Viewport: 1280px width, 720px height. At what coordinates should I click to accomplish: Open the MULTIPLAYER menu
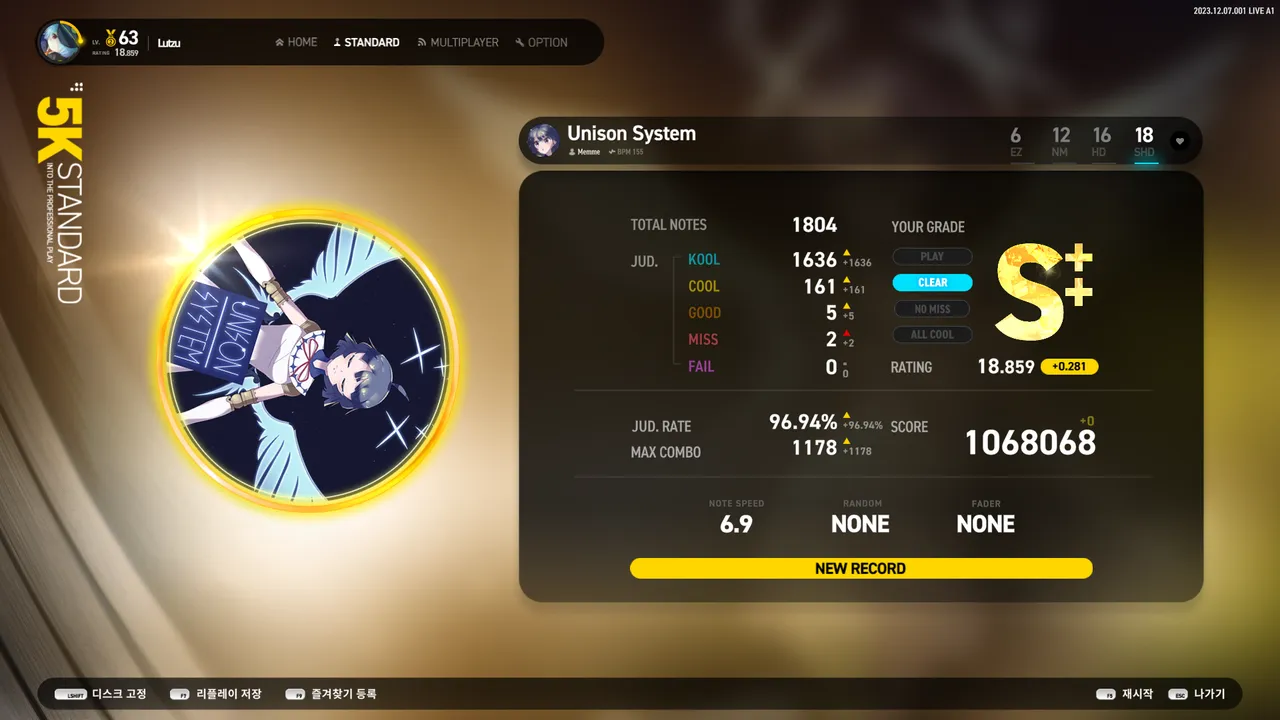click(x=458, y=42)
